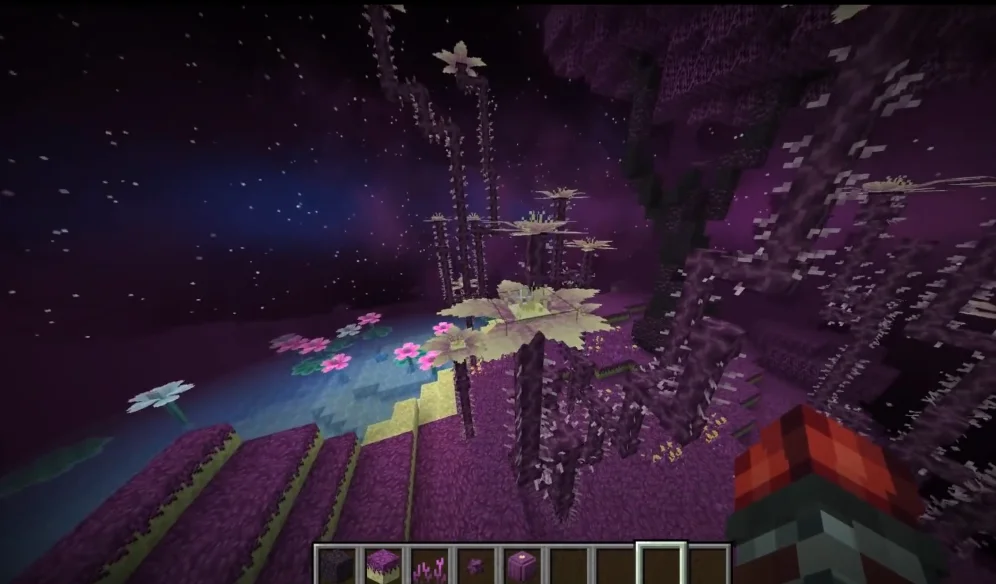This screenshot has height=584, width=996.
Task: Choose the pink sprouts plant slot
Action: pyautogui.click(x=429, y=566)
